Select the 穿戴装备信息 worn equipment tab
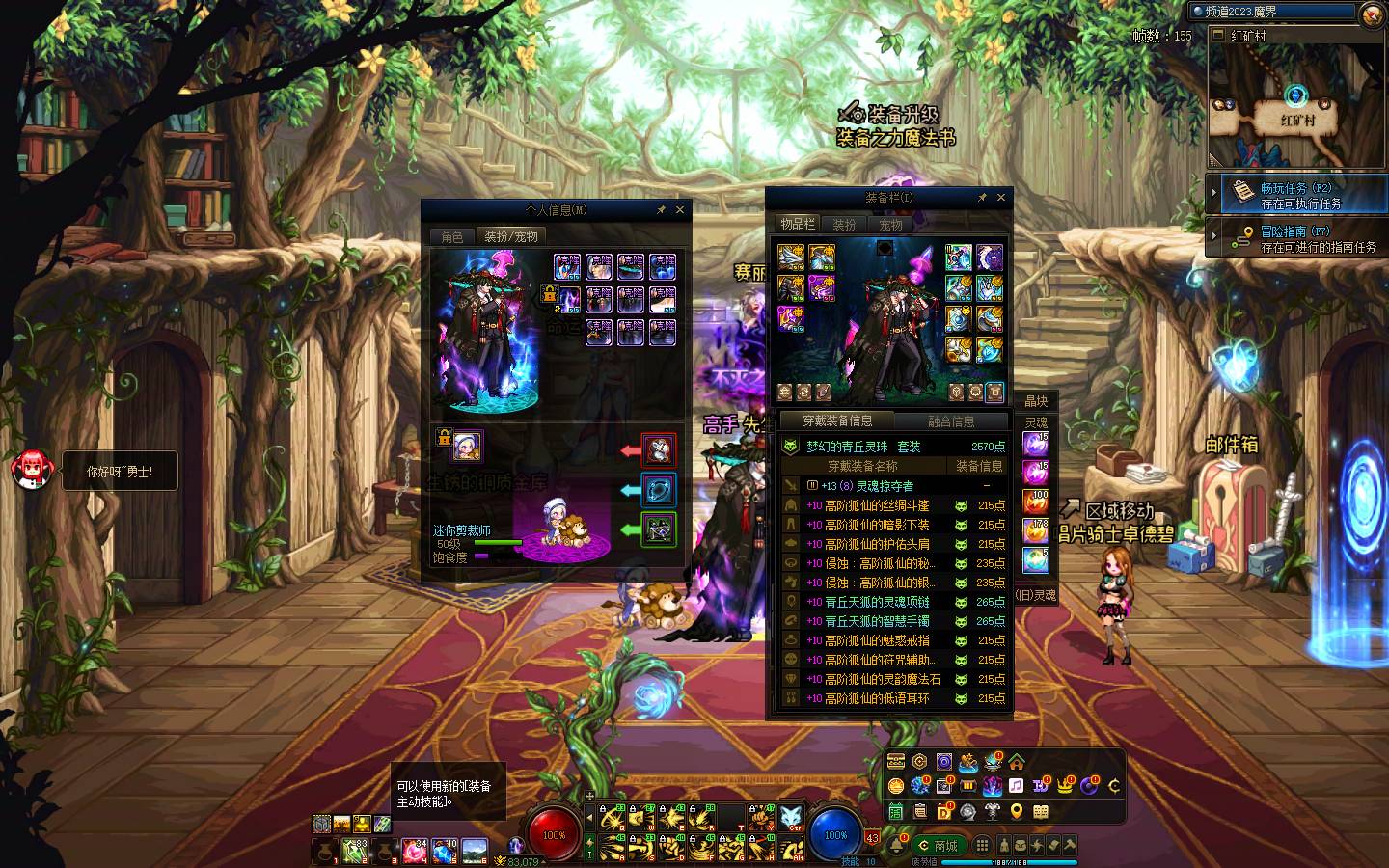This screenshot has width=1389, height=868. (837, 421)
